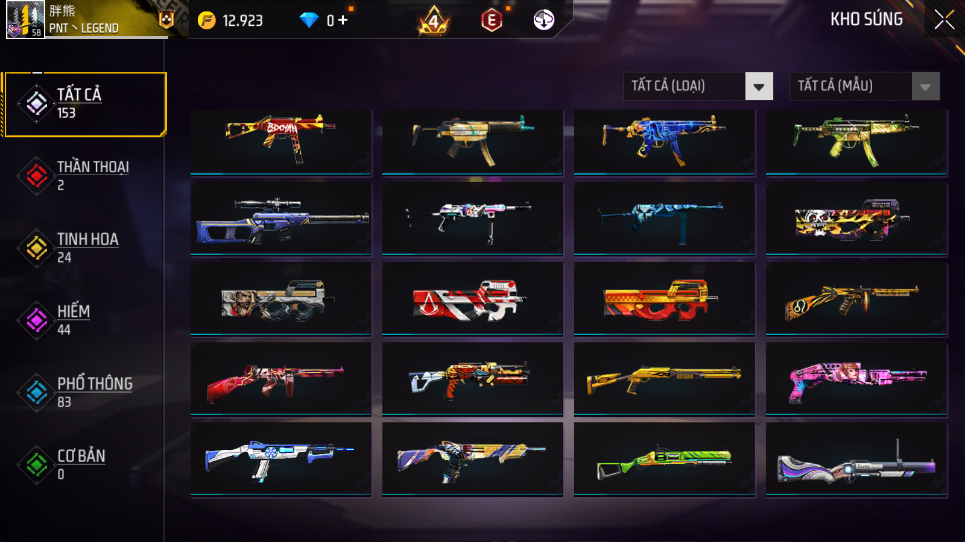Select the red-white P90 skin
This screenshot has width=965, height=542.
tap(472, 298)
